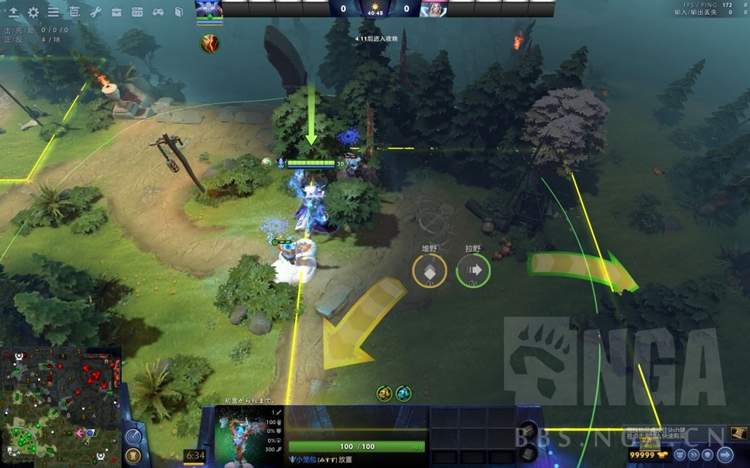Select the Radiant hero portrait in top bar
The height and width of the screenshot is (468, 750).
click(209, 9)
